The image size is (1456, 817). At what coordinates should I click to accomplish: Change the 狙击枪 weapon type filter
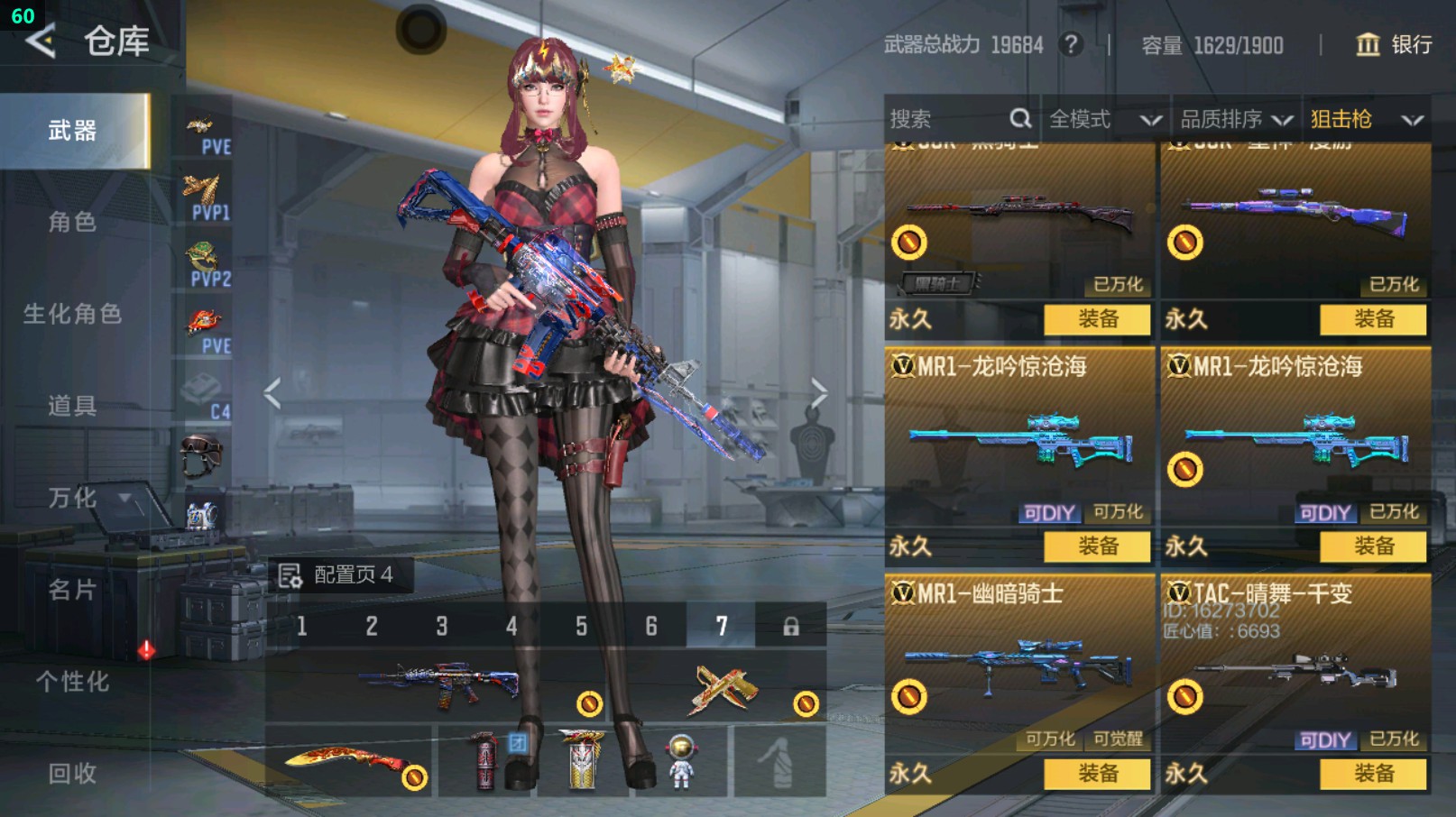pos(1366,119)
